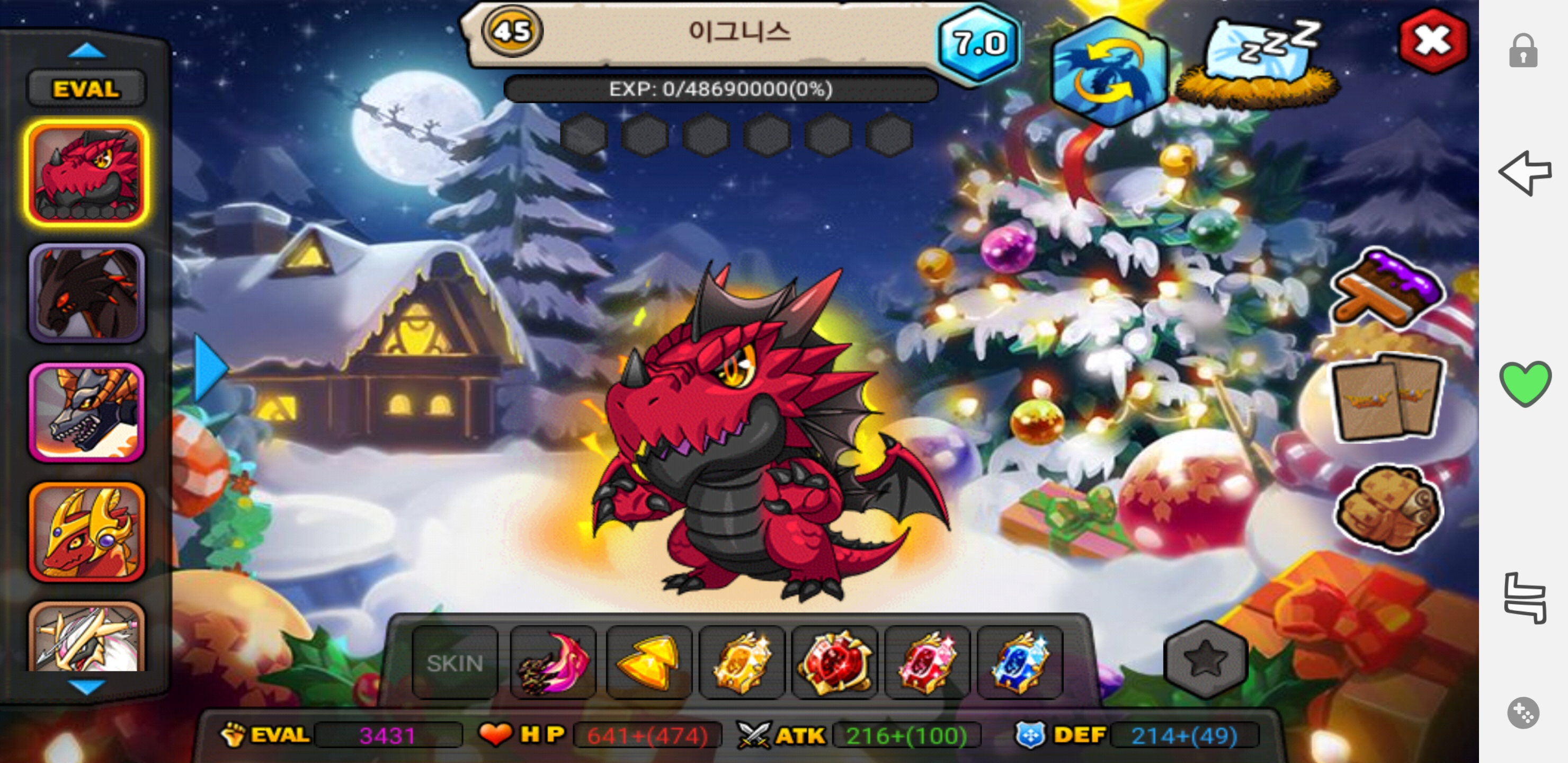Choose the black dragon portrait
Image resolution: width=1568 pixels, height=763 pixels.
click(x=86, y=293)
